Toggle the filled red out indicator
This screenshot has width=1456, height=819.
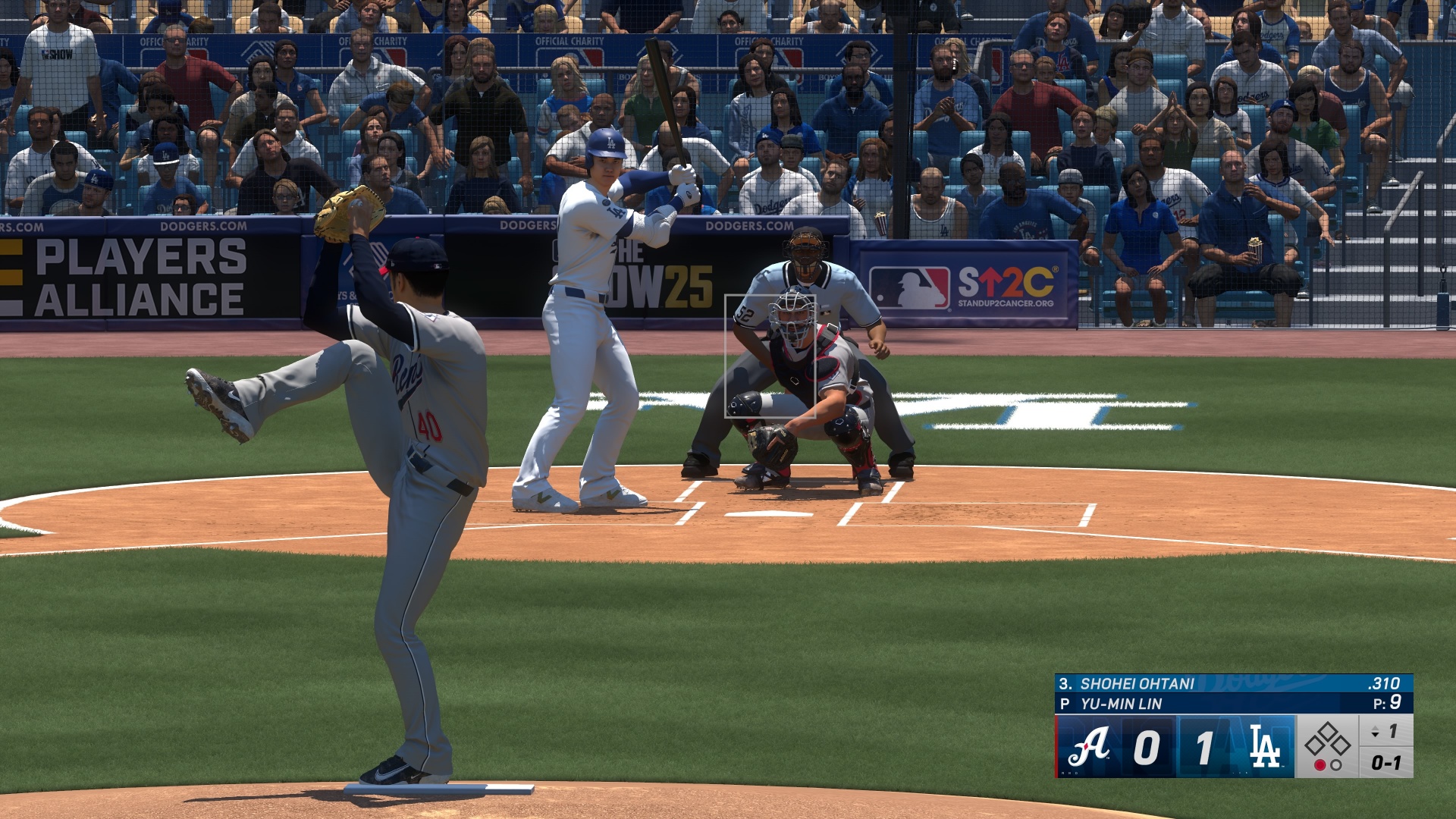pyautogui.click(x=1320, y=766)
